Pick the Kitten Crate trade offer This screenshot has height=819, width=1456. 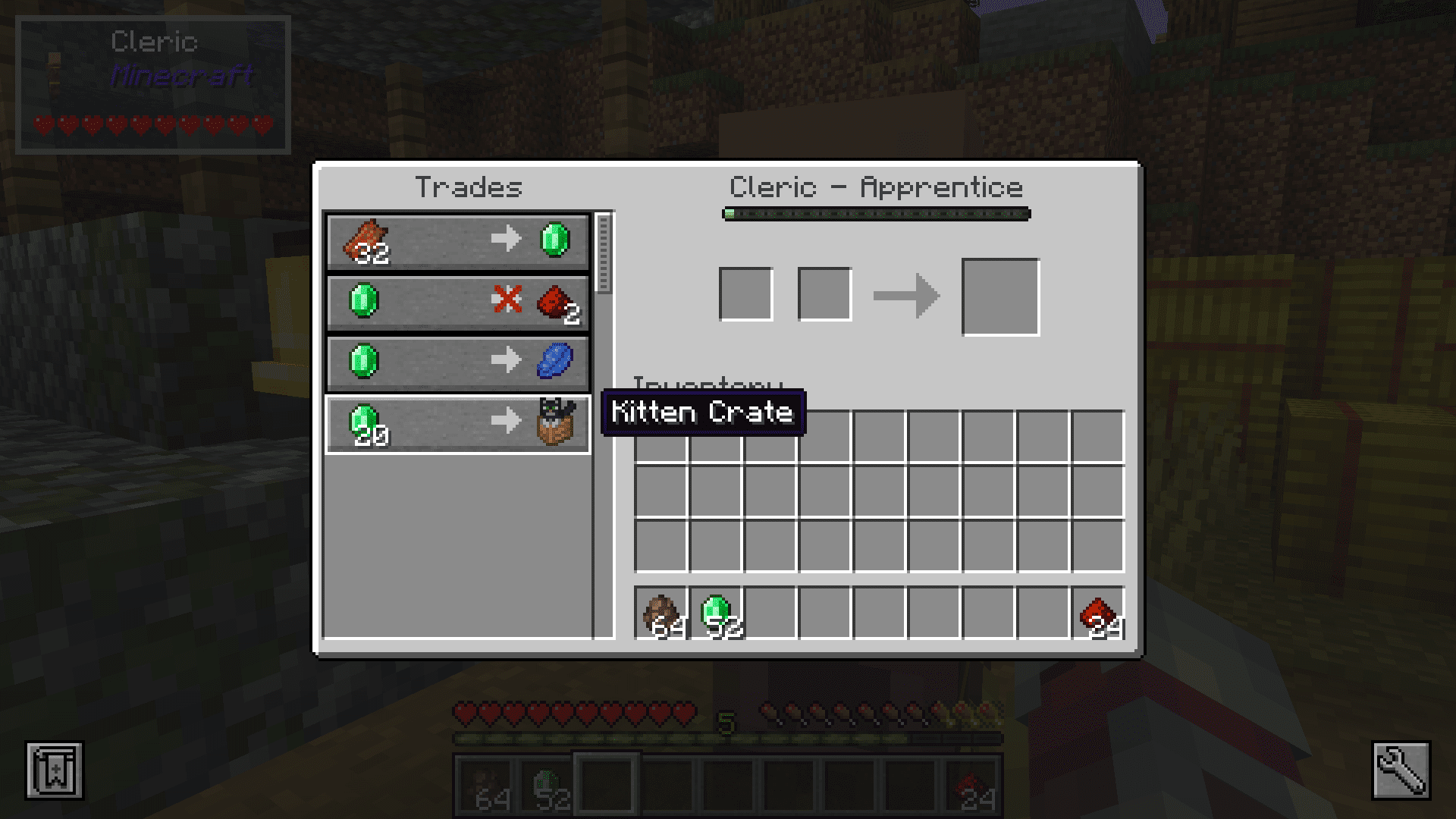pos(458,423)
